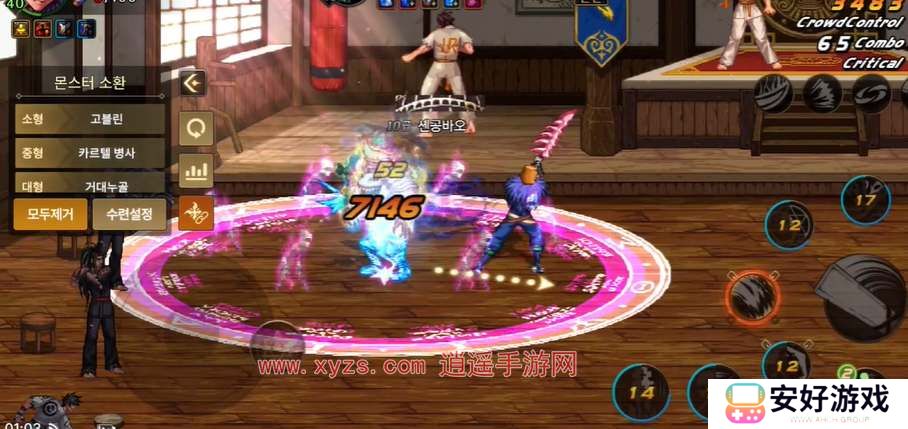Pick the 대형 거대누골 monster row

(90, 185)
